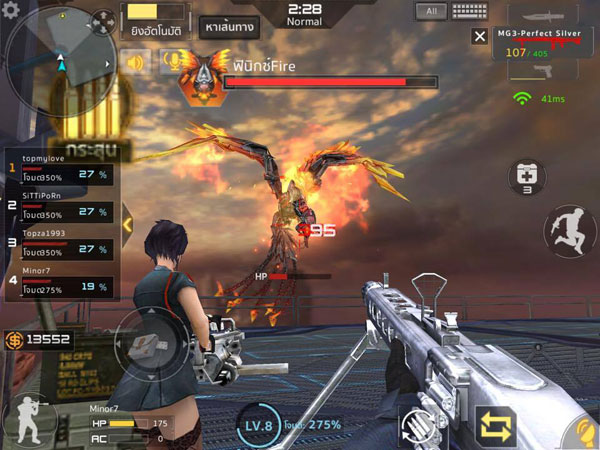Image resolution: width=600 pixels, height=450 pixels.
Task: Switch the chat channel to All
Action: tap(431, 12)
